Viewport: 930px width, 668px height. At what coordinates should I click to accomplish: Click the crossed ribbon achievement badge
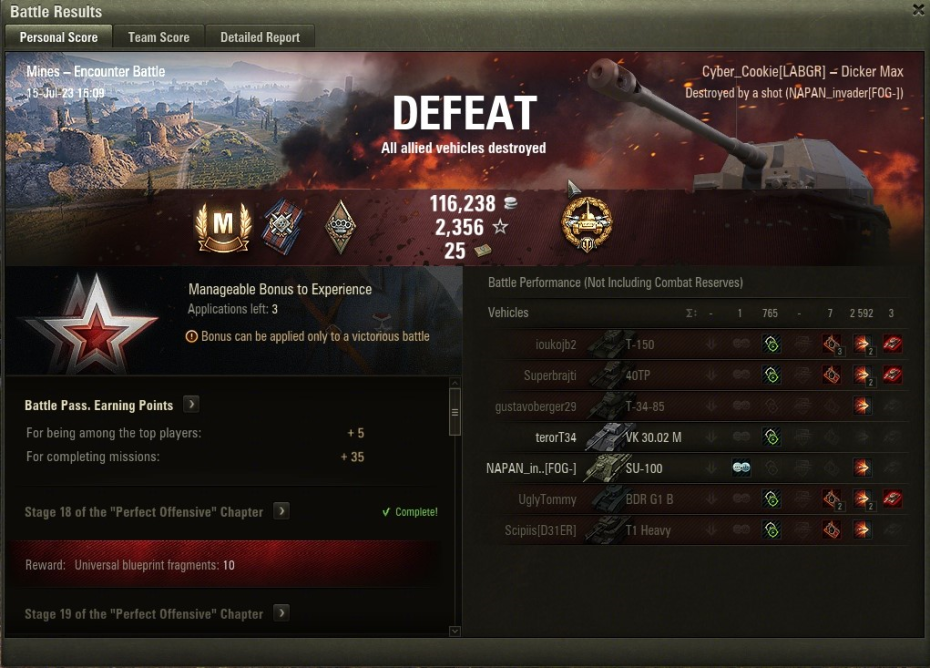[x=281, y=227]
